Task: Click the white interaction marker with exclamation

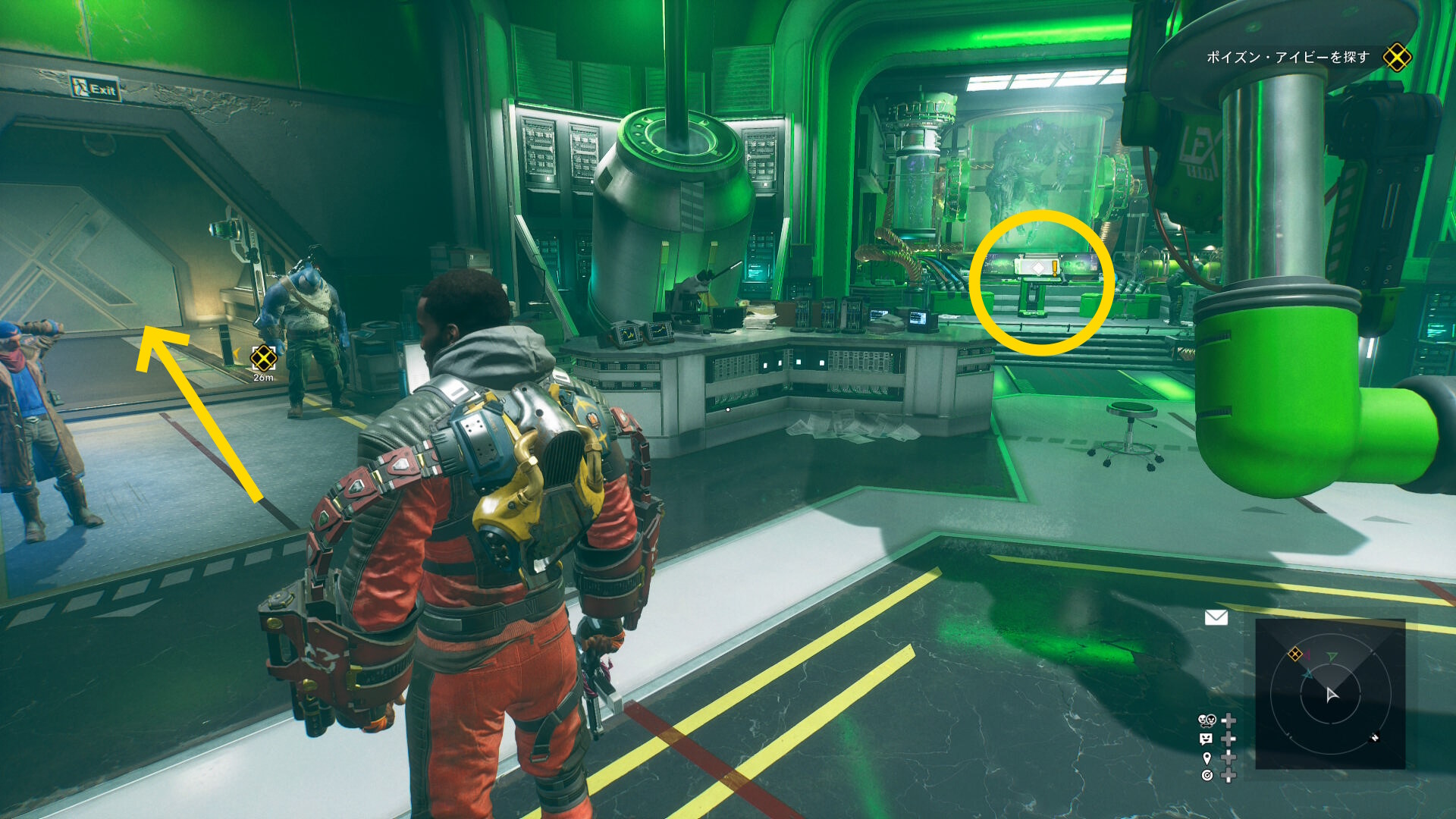Action: tap(1040, 268)
